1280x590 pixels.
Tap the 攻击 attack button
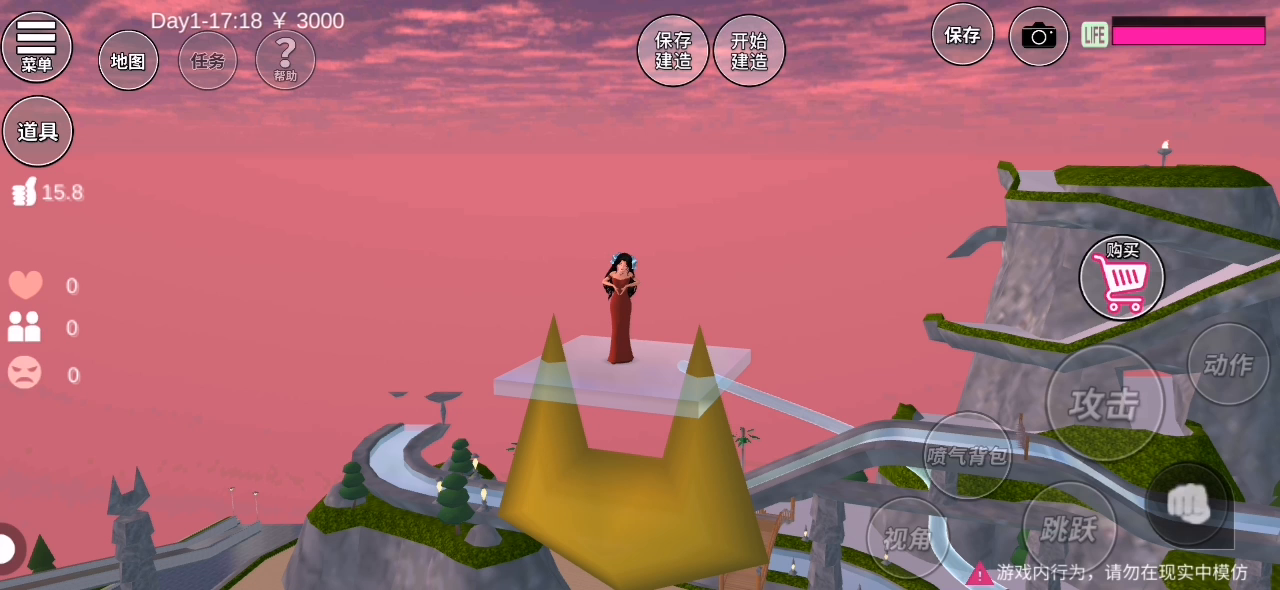click(x=1105, y=403)
